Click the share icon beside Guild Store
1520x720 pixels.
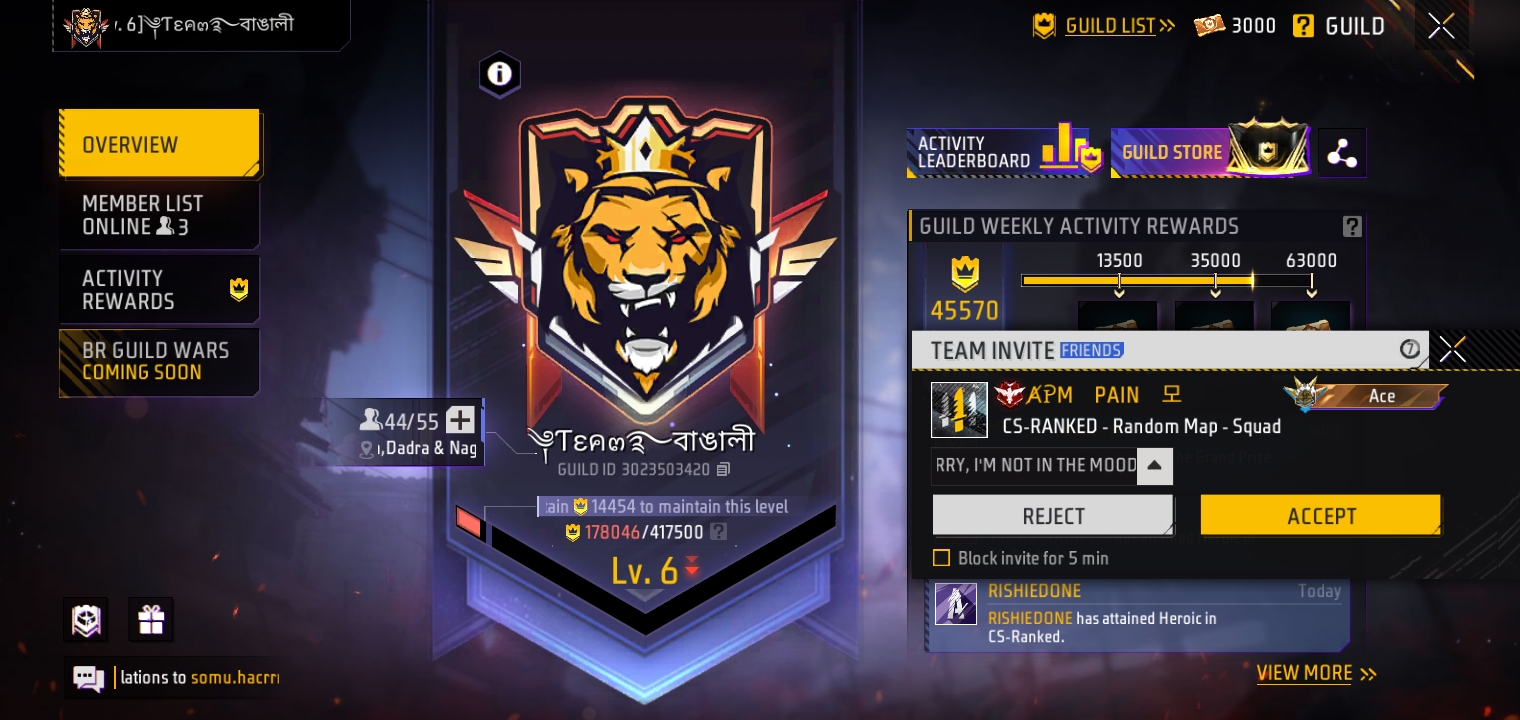[x=1342, y=152]
